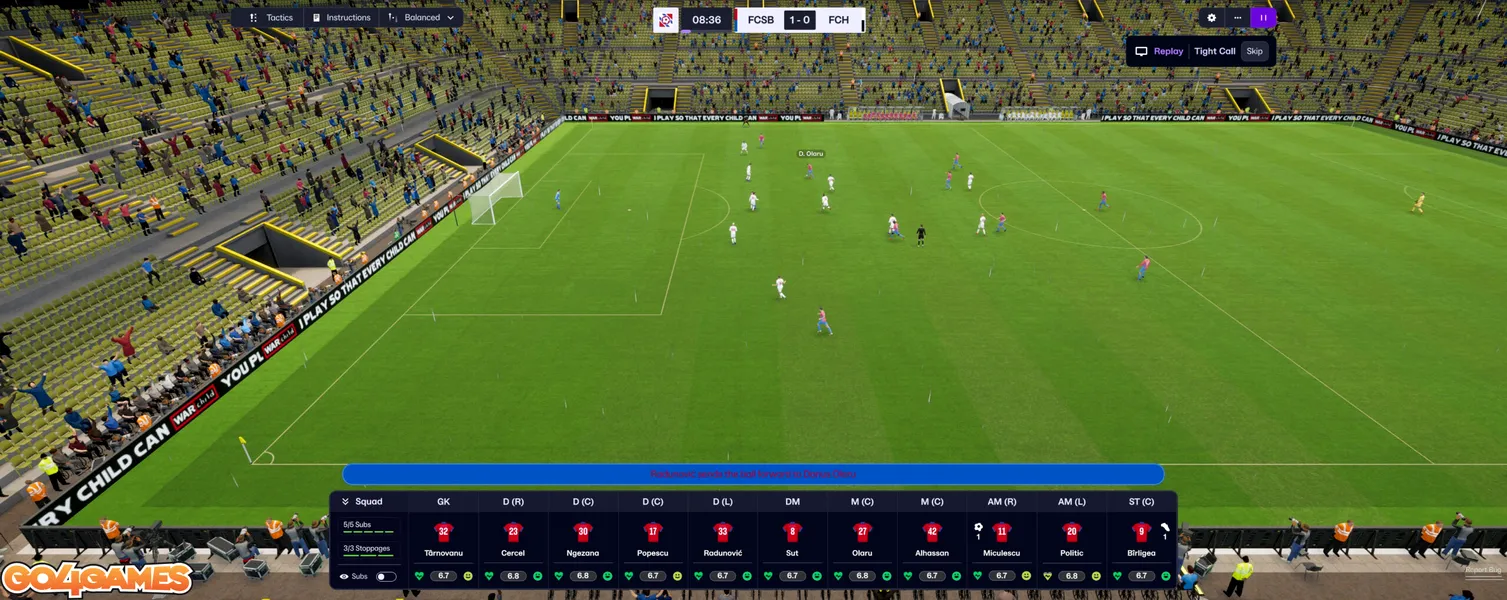
Task: Select Cercel's number 23 card
Action: point(513,540)
